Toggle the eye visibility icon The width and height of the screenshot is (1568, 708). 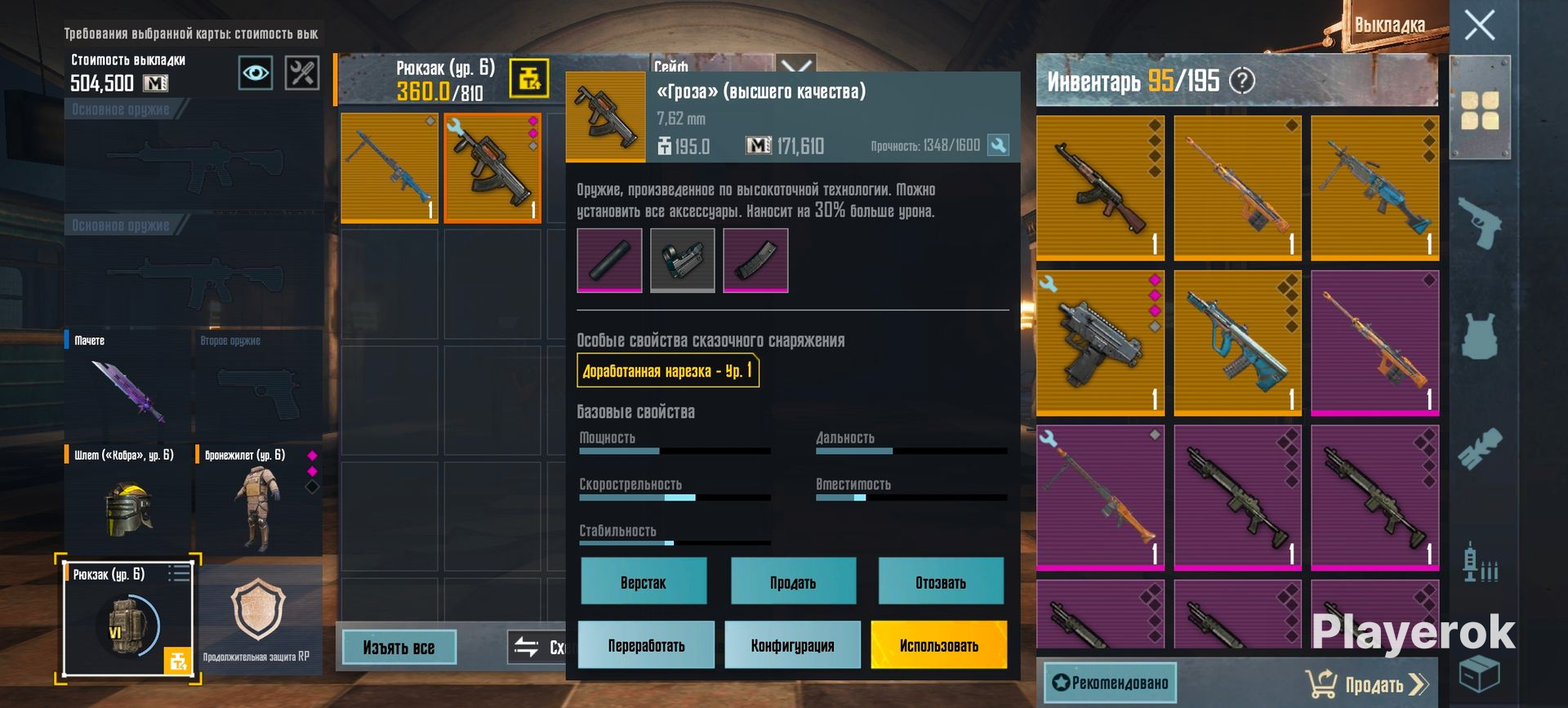click(255, 73)
